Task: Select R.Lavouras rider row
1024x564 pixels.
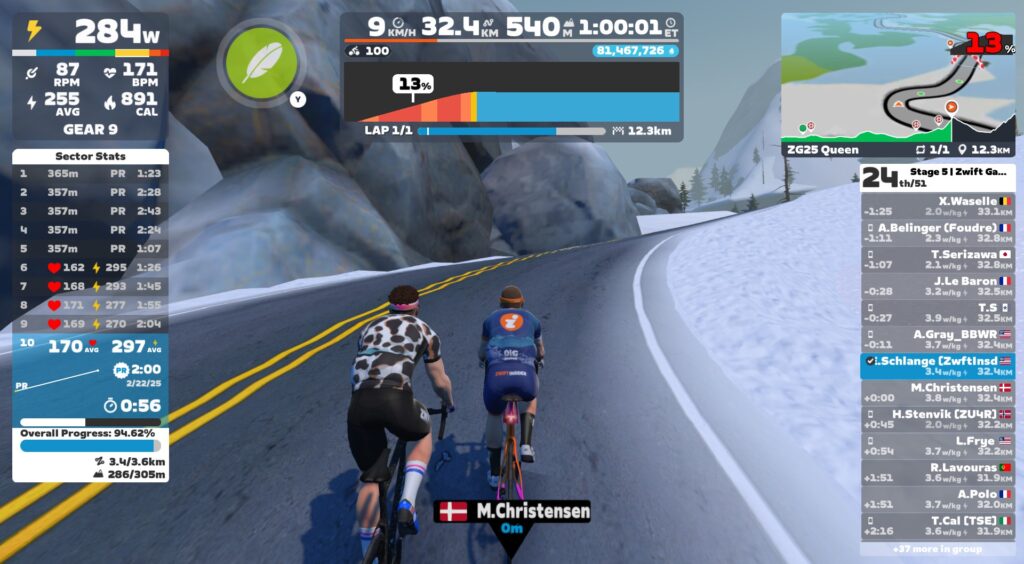Action: [937, 472]
